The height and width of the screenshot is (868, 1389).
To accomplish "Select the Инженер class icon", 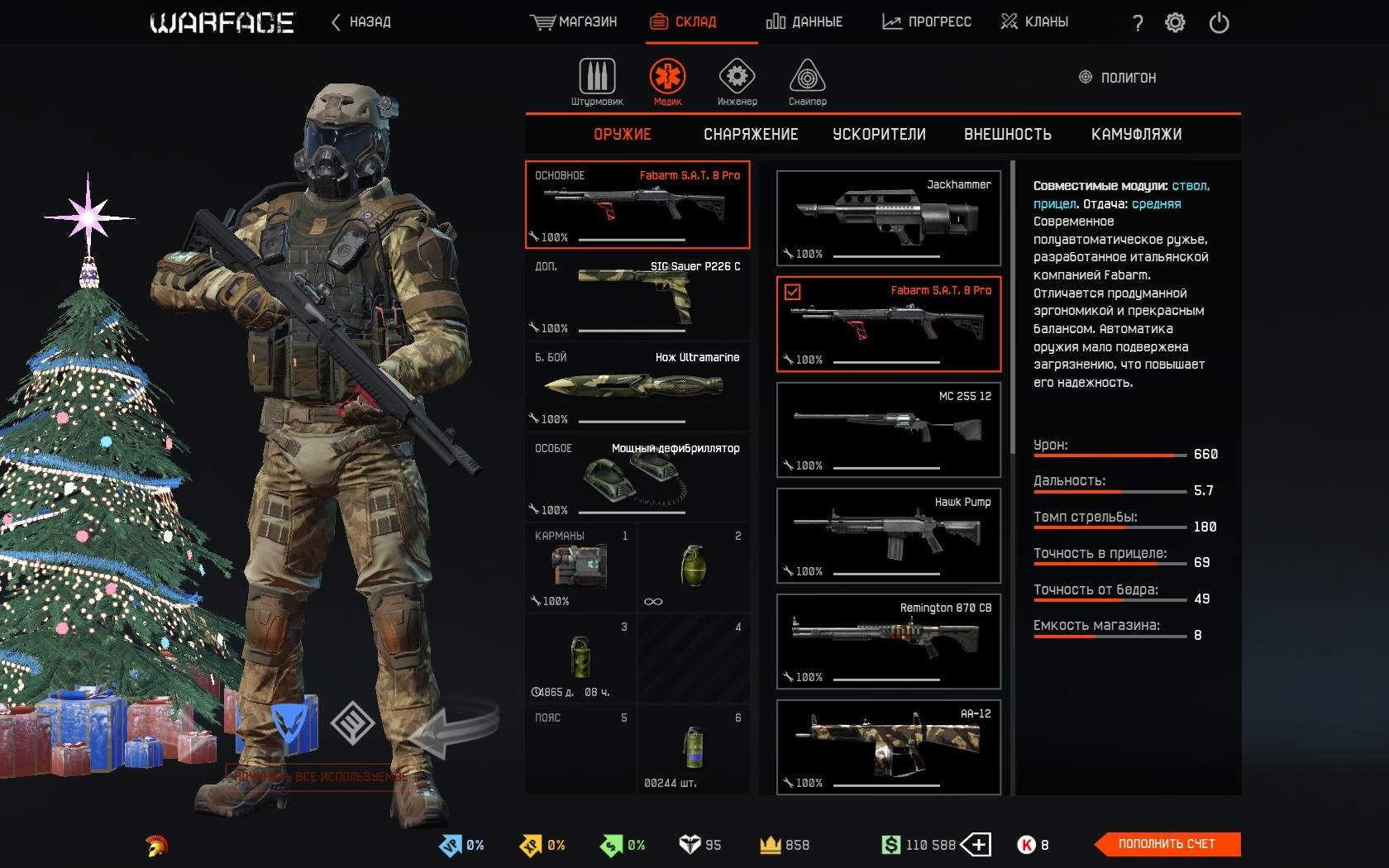I will [x=736, y=79].
